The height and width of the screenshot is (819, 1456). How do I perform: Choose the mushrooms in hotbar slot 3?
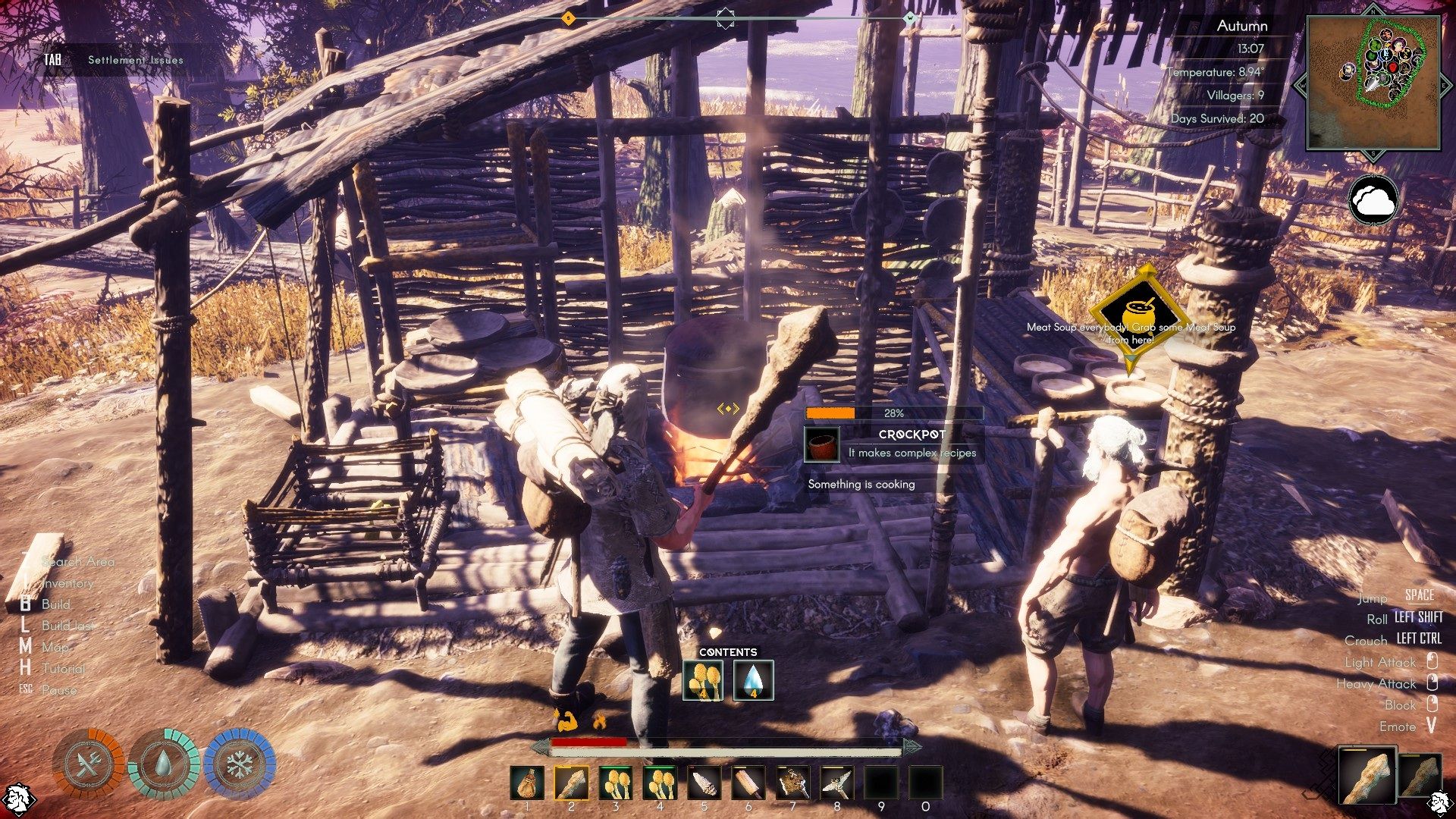point(616,783)
